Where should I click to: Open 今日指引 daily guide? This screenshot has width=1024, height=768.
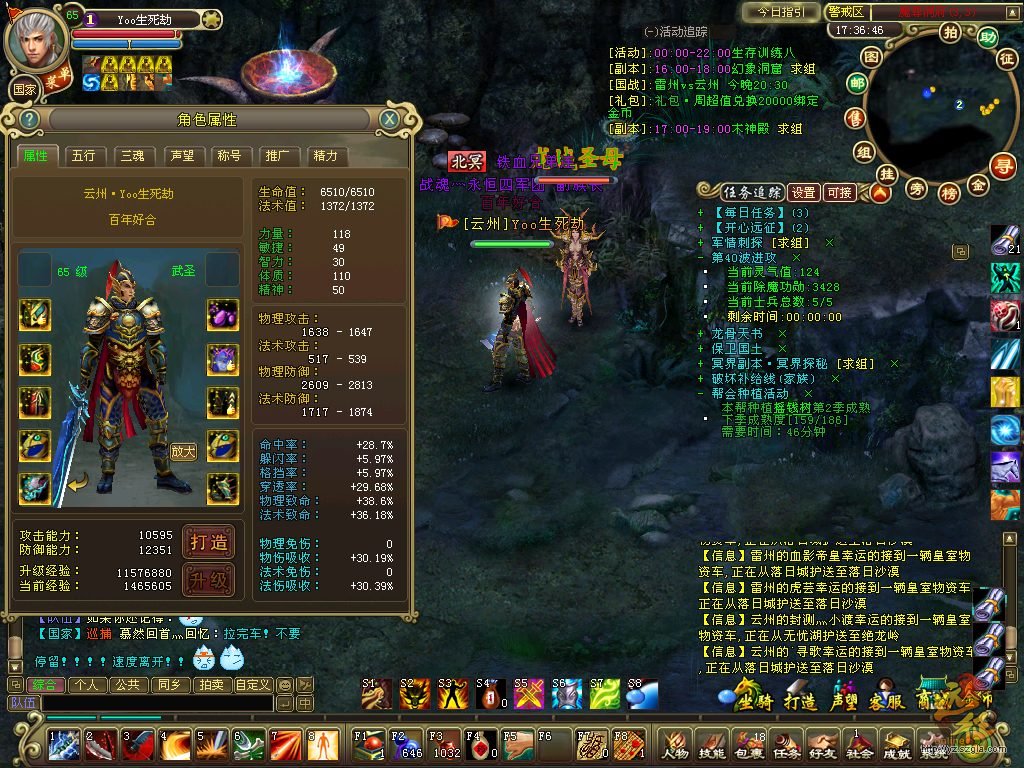[780, 12]
